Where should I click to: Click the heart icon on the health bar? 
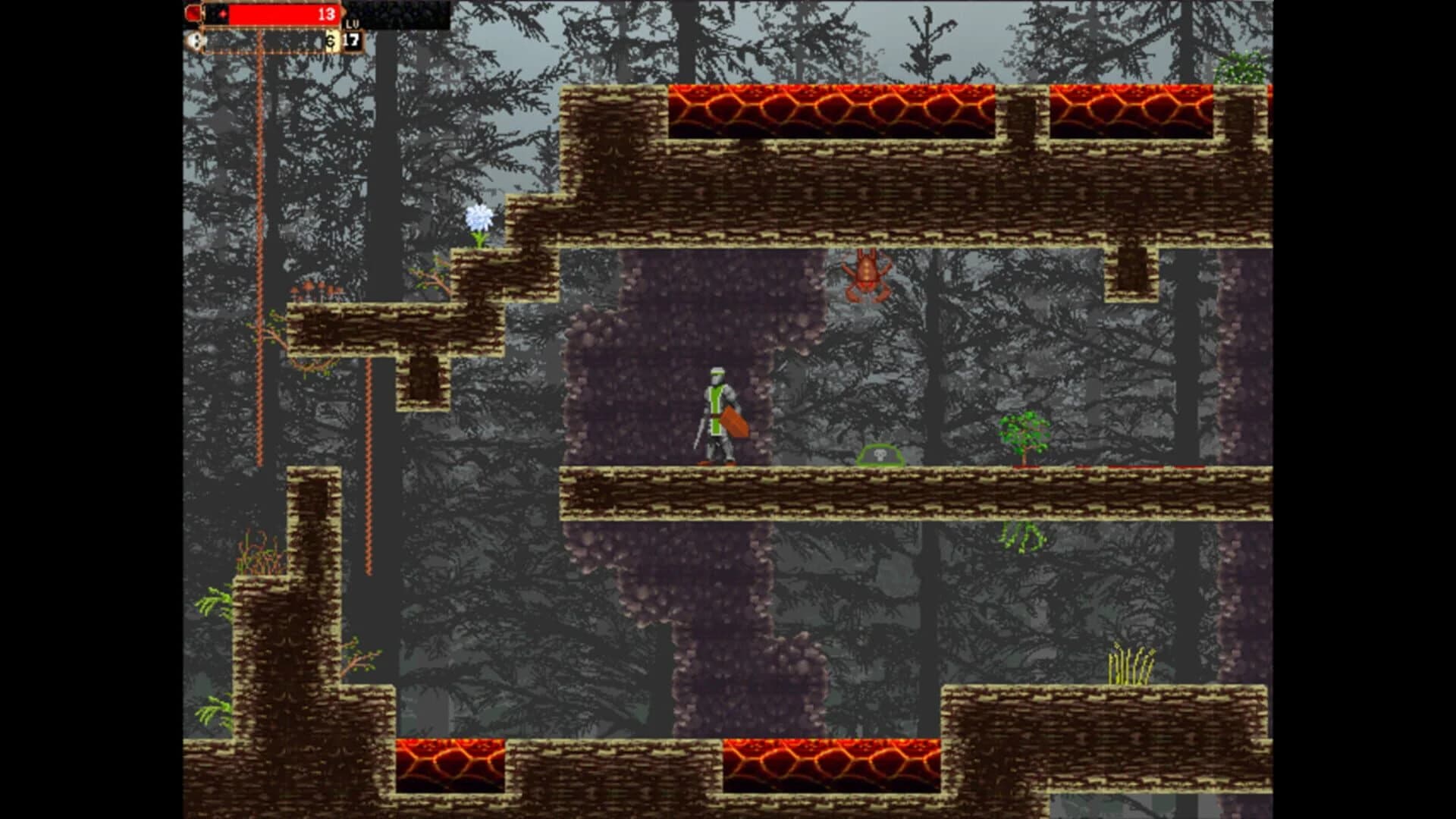coord(223,14)
